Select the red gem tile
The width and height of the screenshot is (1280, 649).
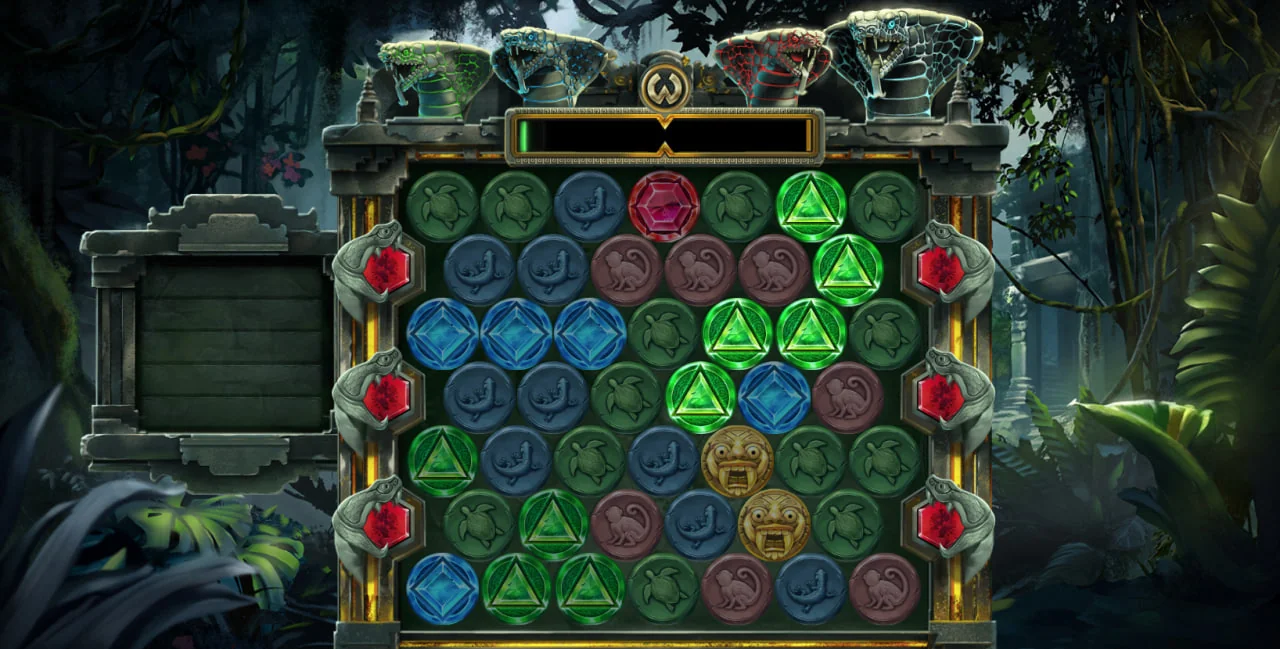[x=663, y=206]
